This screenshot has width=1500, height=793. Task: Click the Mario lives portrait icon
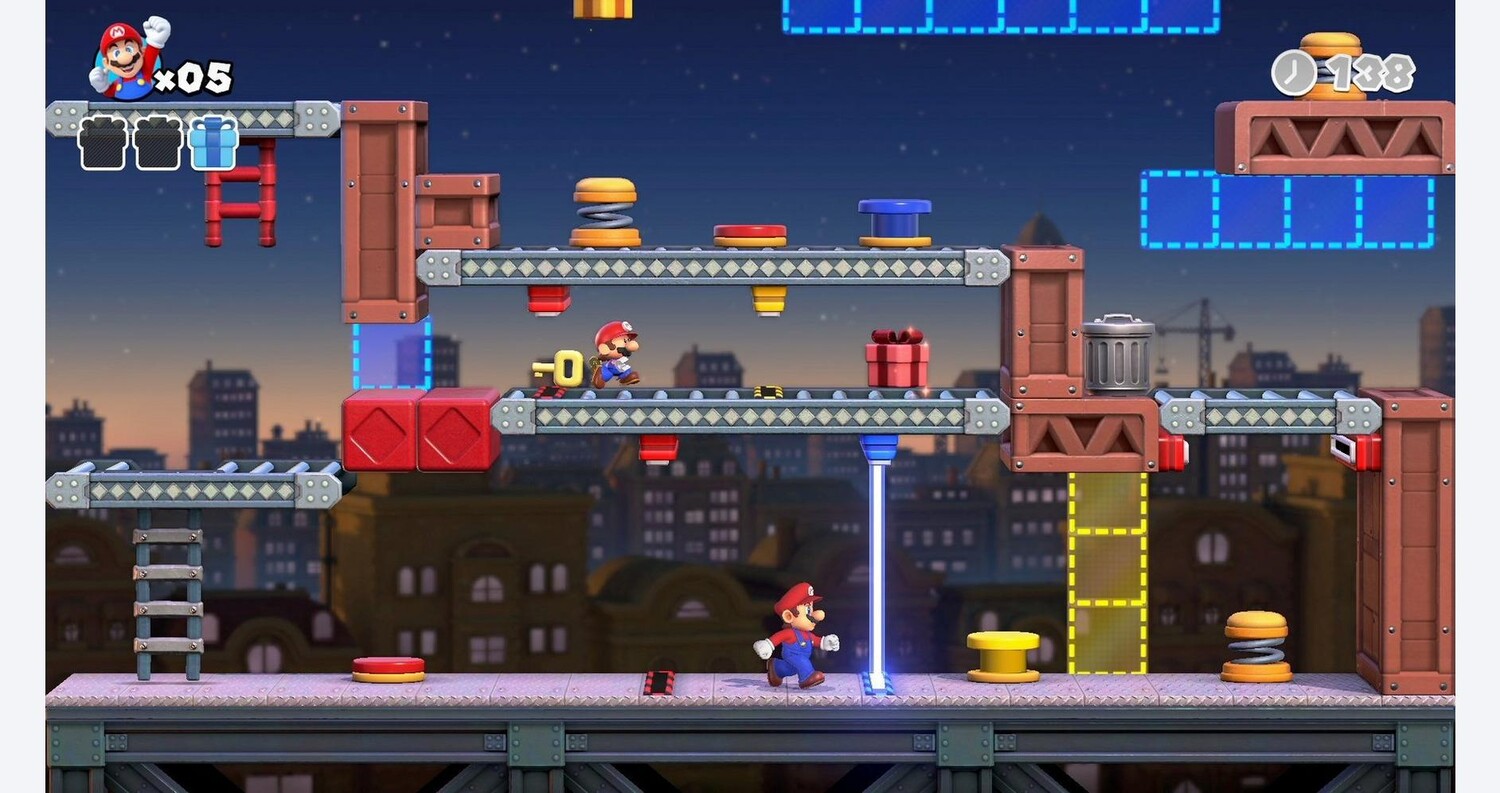click(x=126, y=60)
